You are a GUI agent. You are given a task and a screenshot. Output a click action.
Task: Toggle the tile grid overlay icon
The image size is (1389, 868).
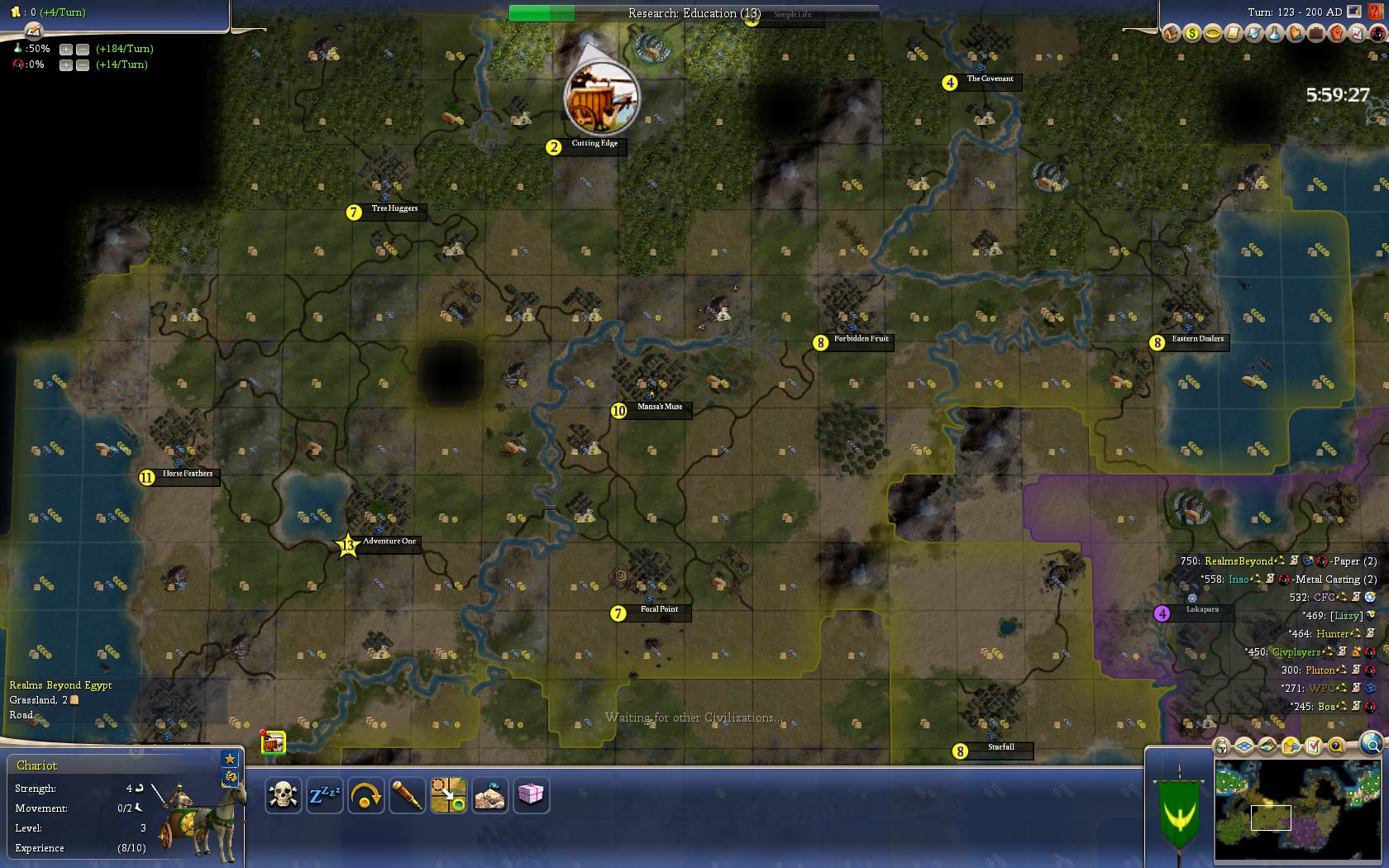(1244, 746)
